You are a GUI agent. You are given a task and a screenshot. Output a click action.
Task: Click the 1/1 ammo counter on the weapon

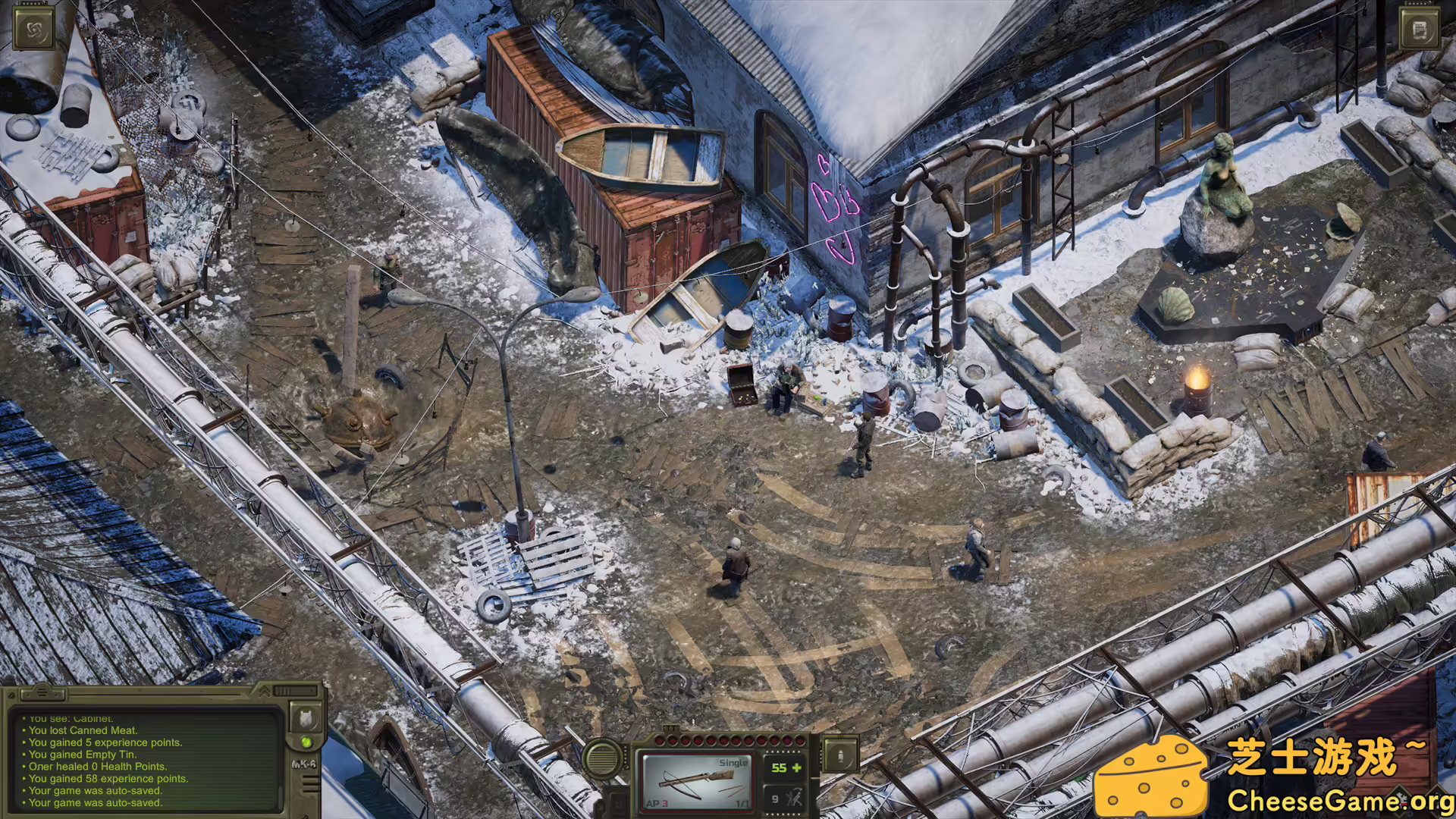coord(742,804)
